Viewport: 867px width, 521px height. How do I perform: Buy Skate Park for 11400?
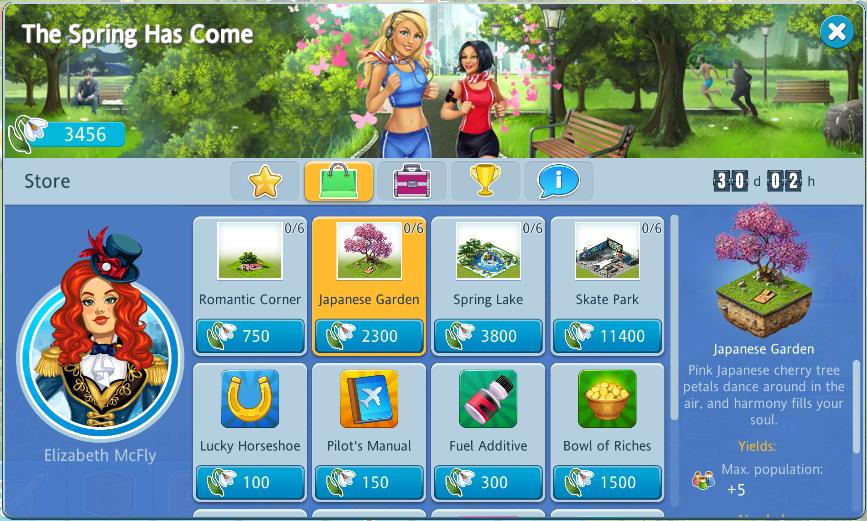[607, 336]
